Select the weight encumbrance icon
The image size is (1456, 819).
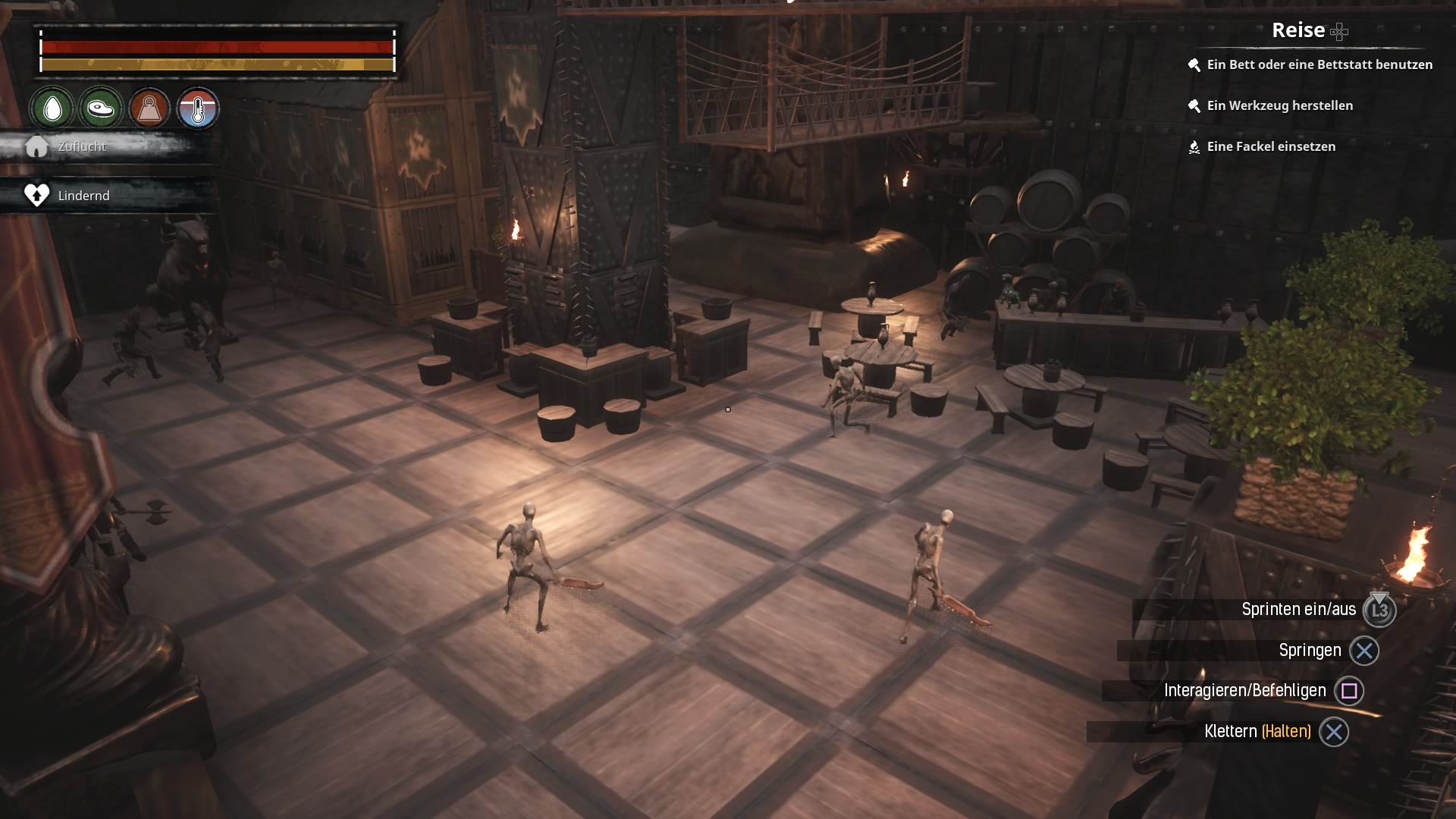pos(149,108)
